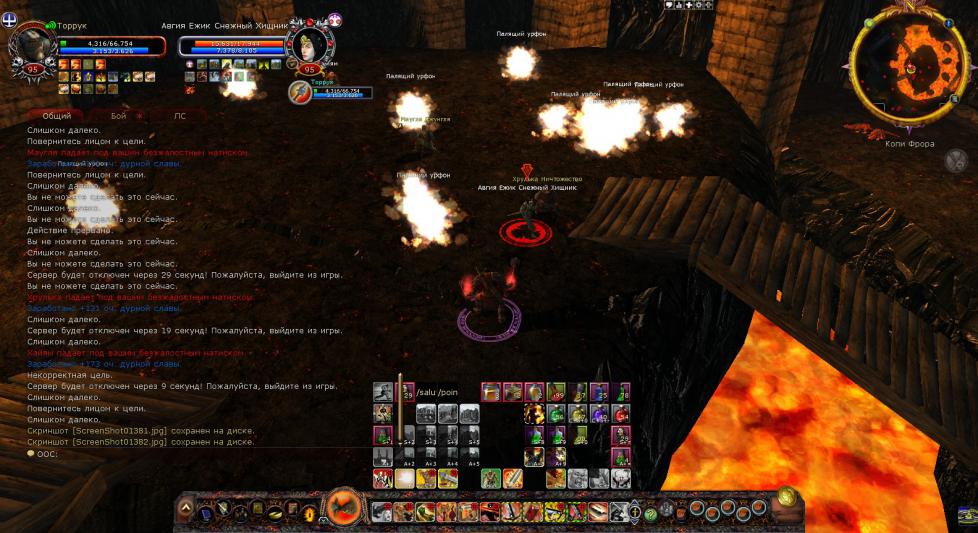Viewport: 978px width, 533px height.
Task: Use the green potion stack of 99
Action: pos(555,391)
